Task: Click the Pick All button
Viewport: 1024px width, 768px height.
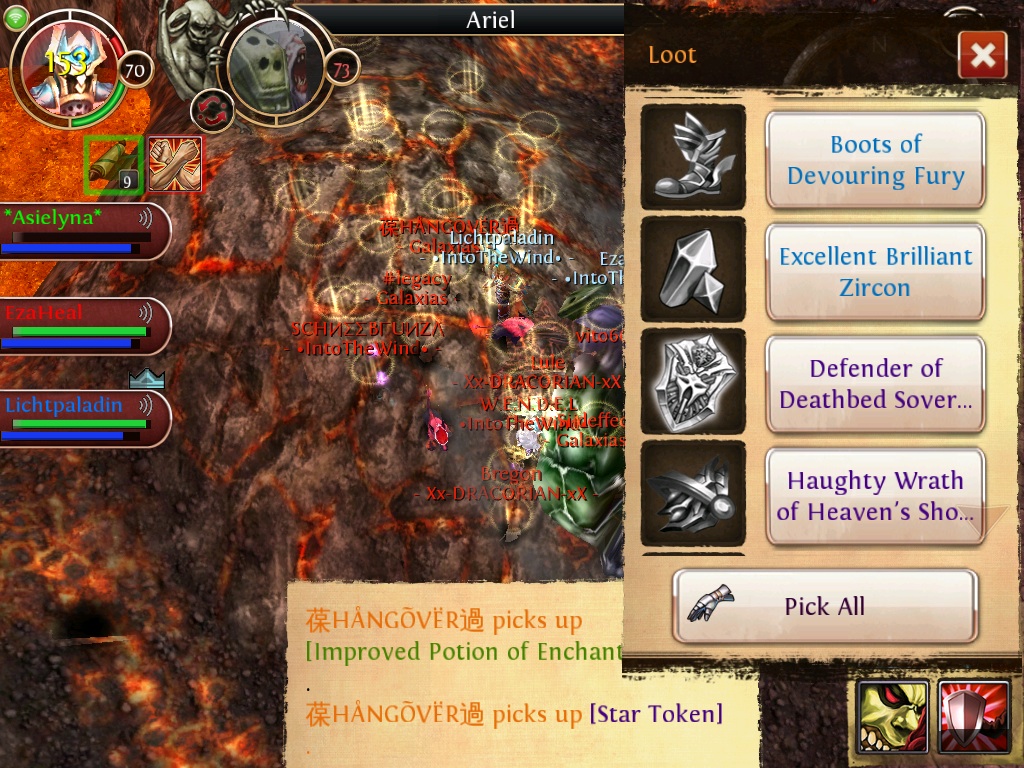Action: pyautogui.click(x=824, y=606)
